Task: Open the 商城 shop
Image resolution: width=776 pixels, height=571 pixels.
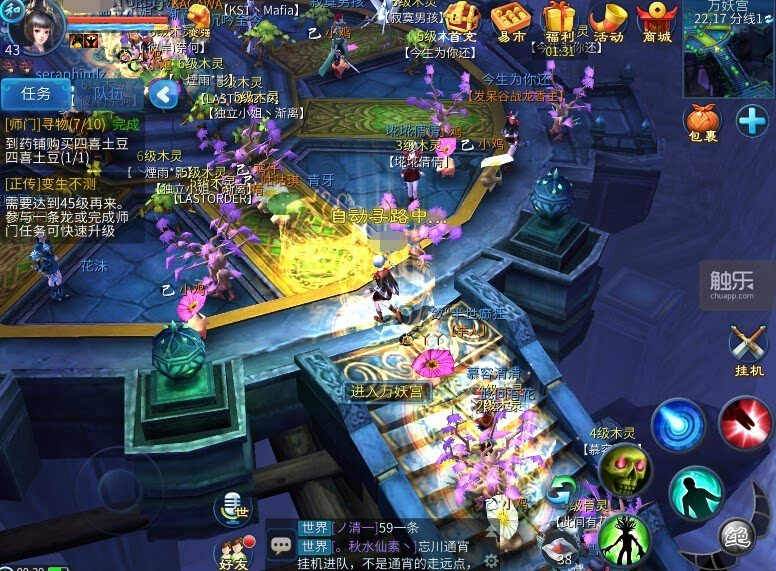Action: pos(657,22)
